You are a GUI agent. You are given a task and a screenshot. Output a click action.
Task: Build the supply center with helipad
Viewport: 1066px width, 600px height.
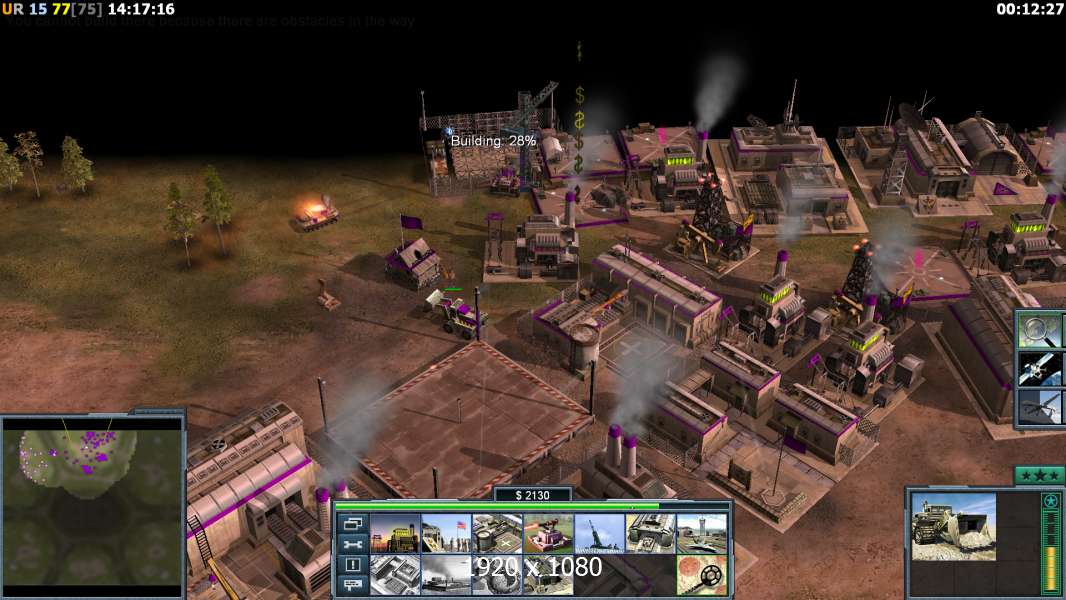[x=496, y=534]
